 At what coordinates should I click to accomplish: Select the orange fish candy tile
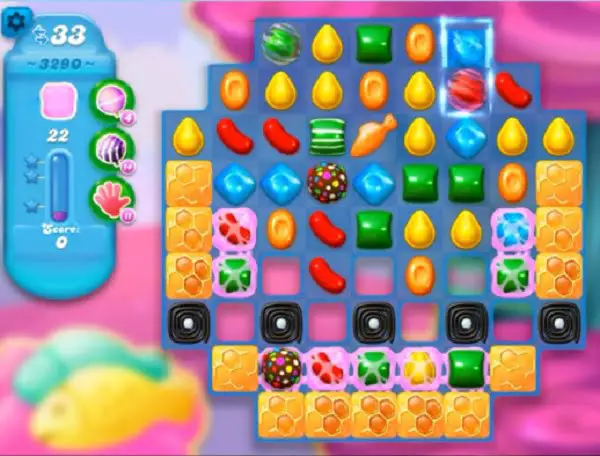click(x=373, y=134)
